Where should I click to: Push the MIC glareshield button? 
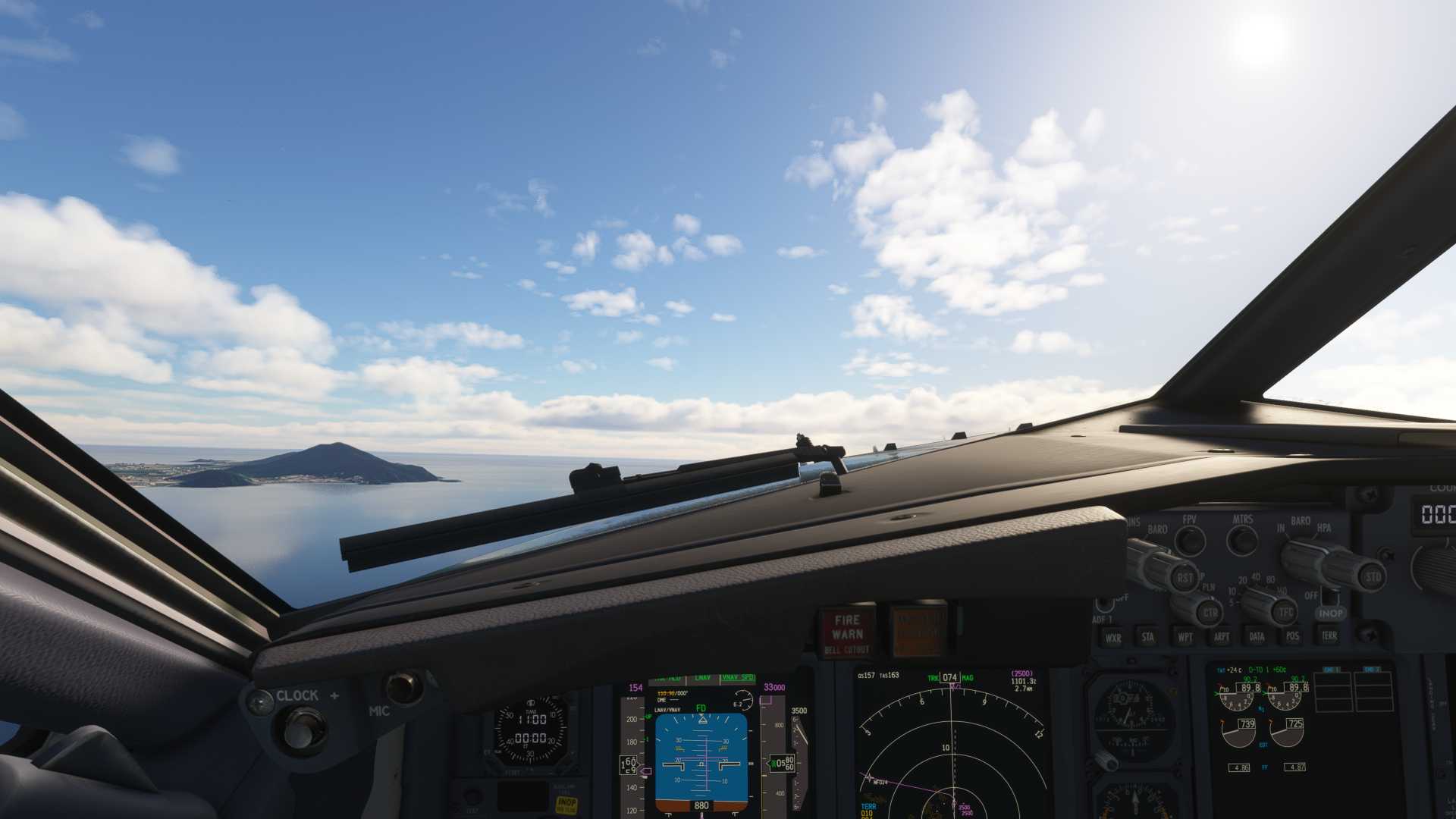point(403,688)
